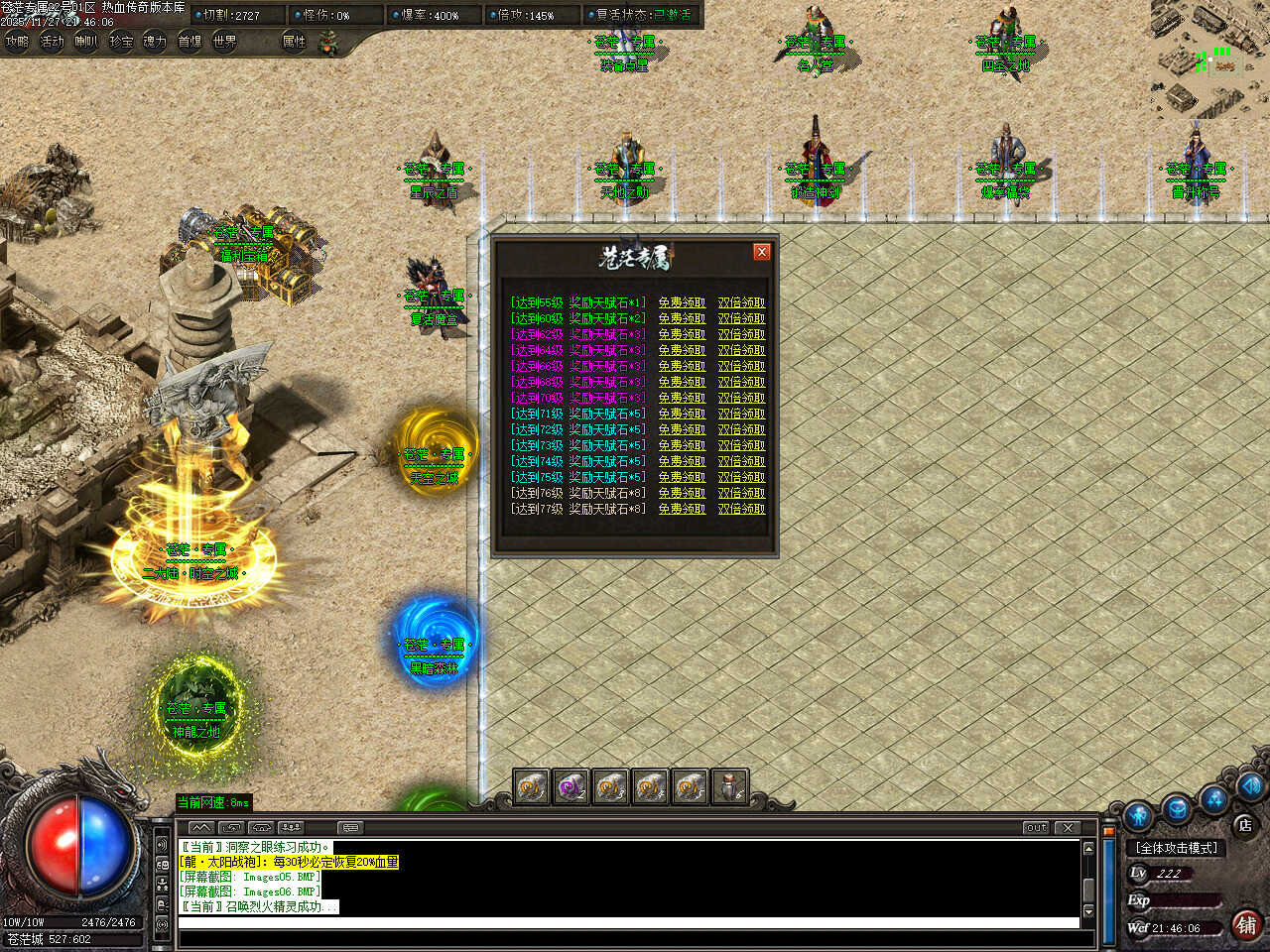The height and width of the screenshot is (952, 1270).
Task: Click the minimap
Action: coord(1209,58)
